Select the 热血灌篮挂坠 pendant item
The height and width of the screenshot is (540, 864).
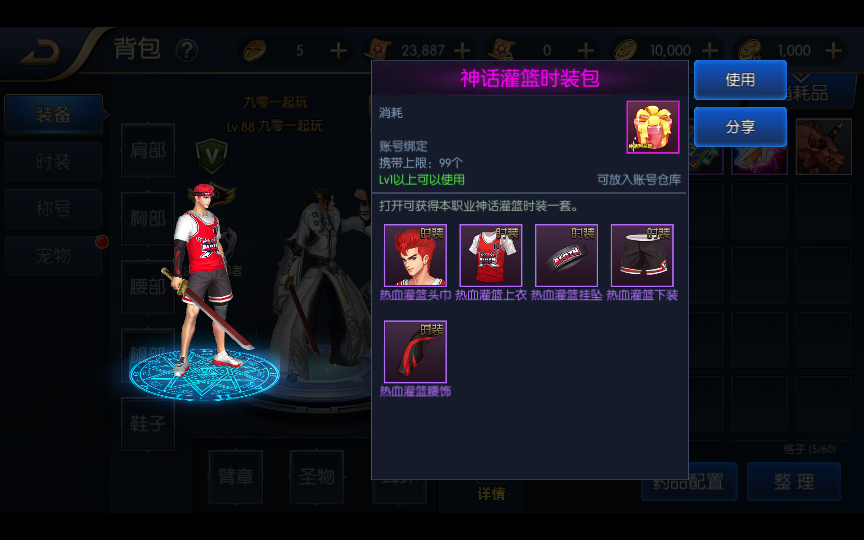[x=566, y=256]
